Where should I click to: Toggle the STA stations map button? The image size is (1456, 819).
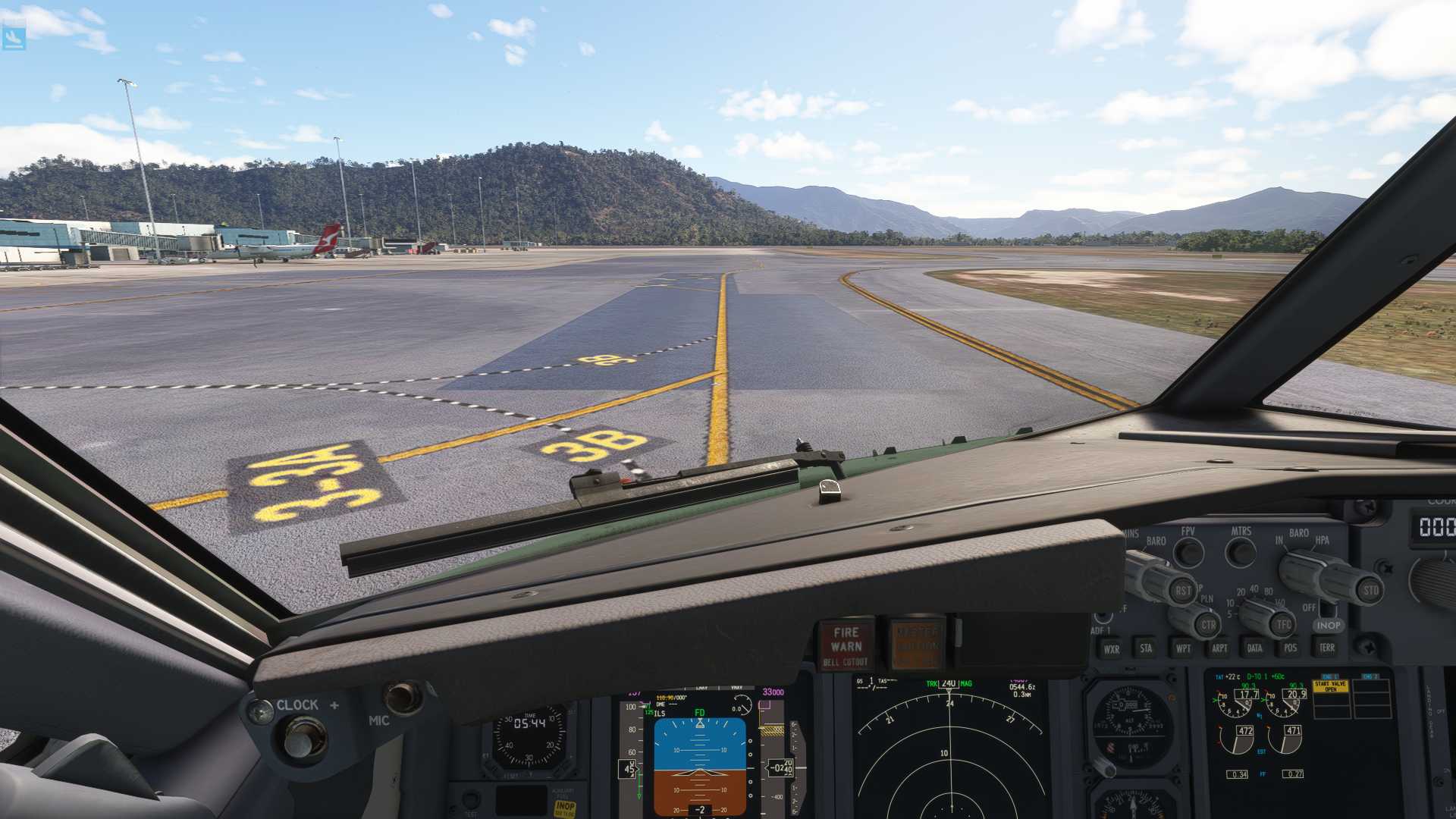[1146, 648]
